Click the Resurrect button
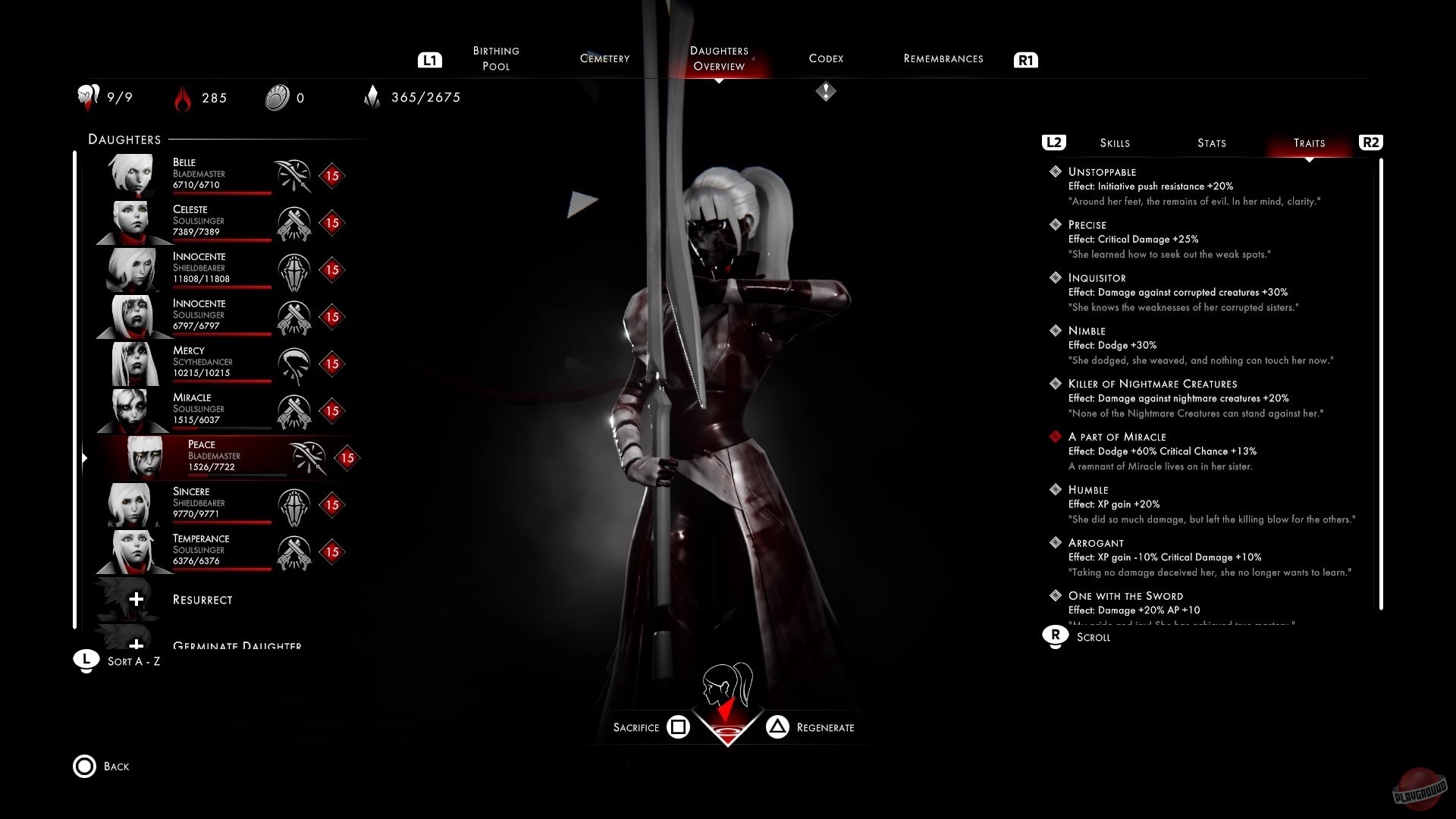This screenshot has height=819, width=1456. 202,599
